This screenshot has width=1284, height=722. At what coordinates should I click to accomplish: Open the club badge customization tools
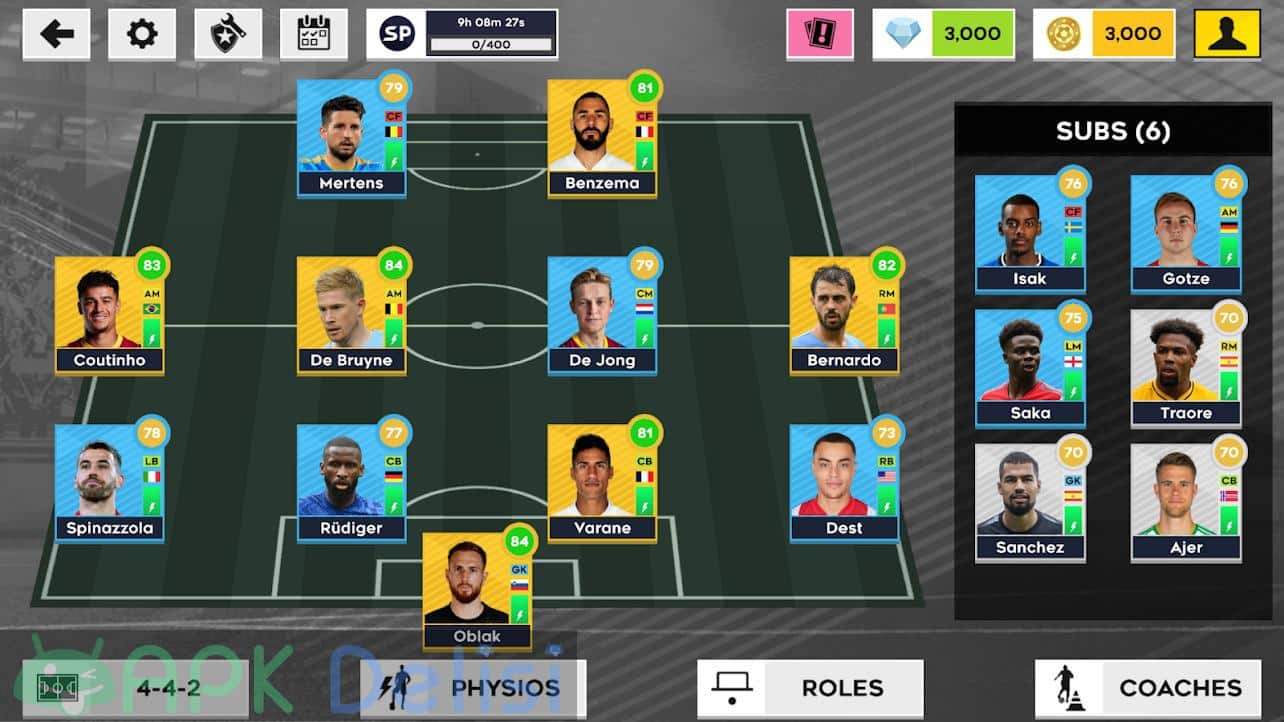click(228, 34)
